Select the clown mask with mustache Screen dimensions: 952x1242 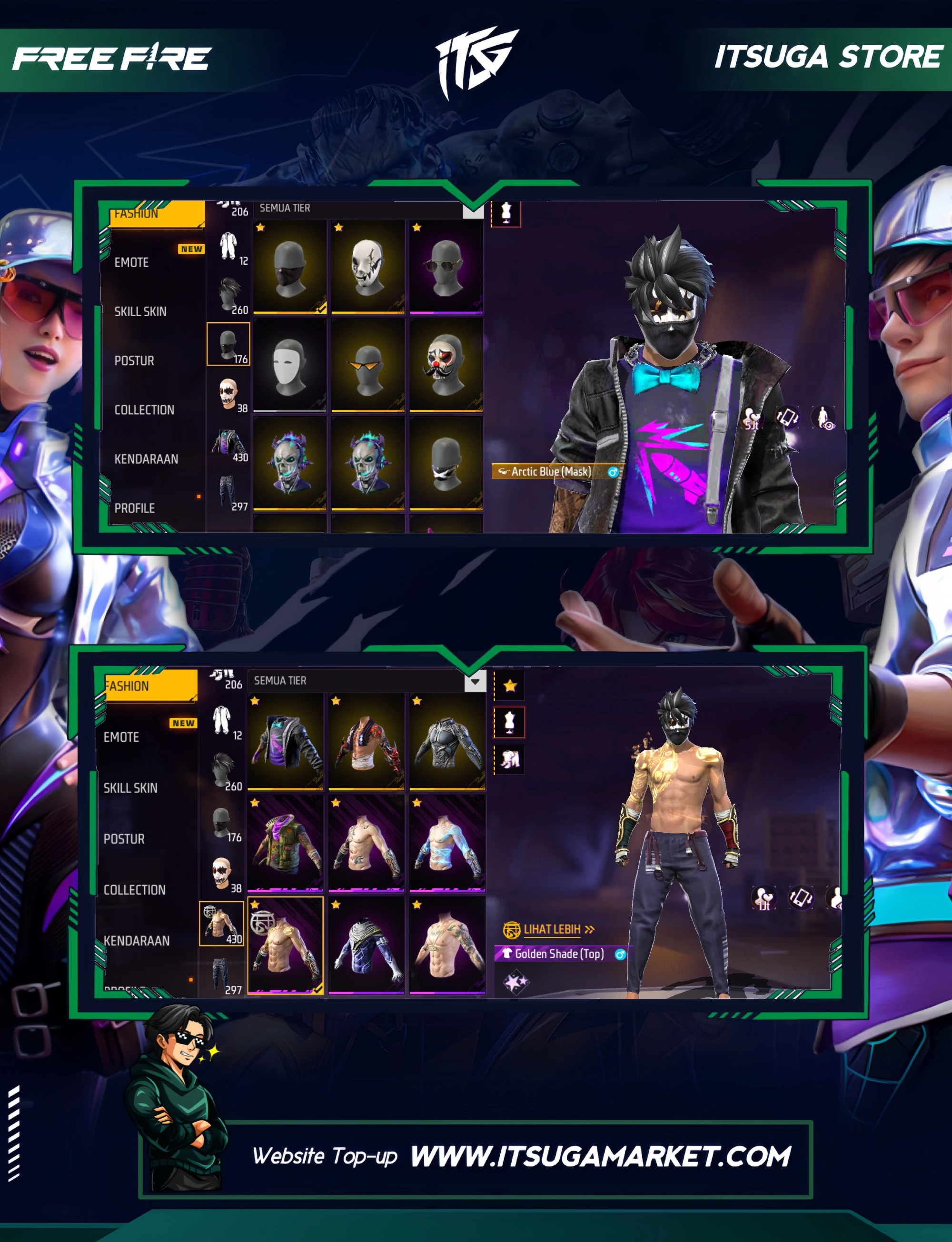446,364
